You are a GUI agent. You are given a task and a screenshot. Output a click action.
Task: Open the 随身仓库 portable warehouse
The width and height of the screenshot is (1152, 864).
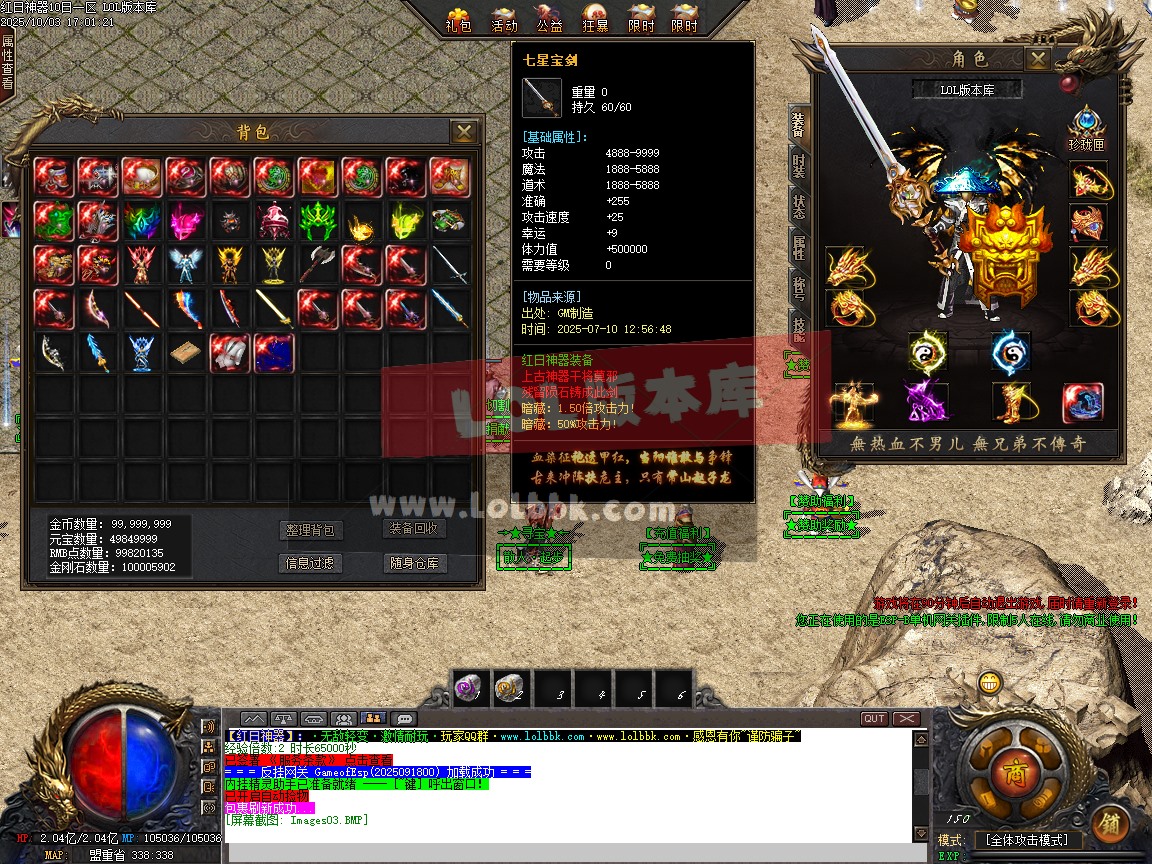click(x=414, y=563)
